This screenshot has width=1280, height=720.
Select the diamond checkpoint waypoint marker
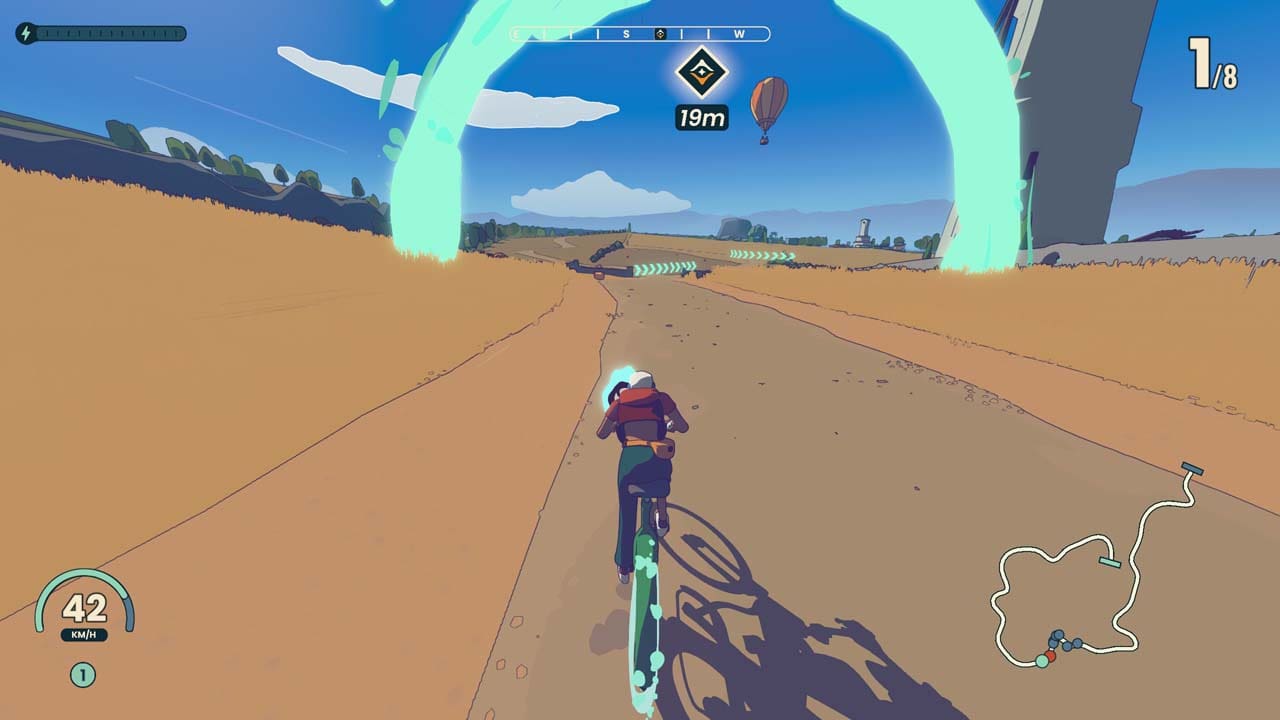[x=701, y=72]
